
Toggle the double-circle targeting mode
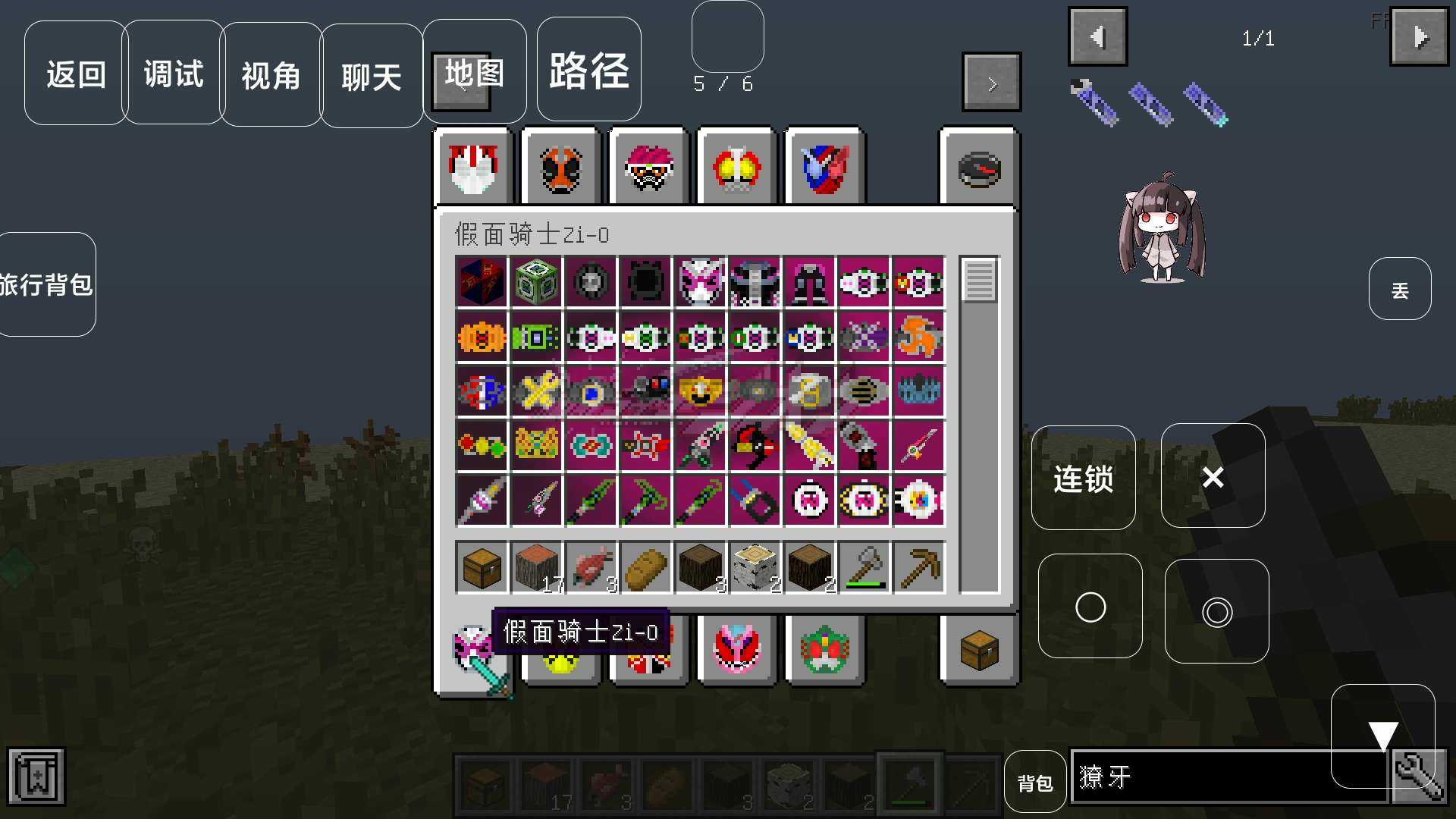[x=1216, y=612]
